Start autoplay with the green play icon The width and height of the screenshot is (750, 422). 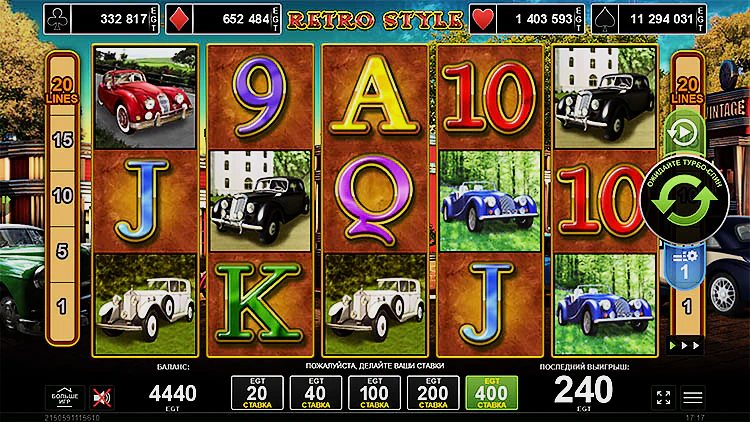click(686, 132)
